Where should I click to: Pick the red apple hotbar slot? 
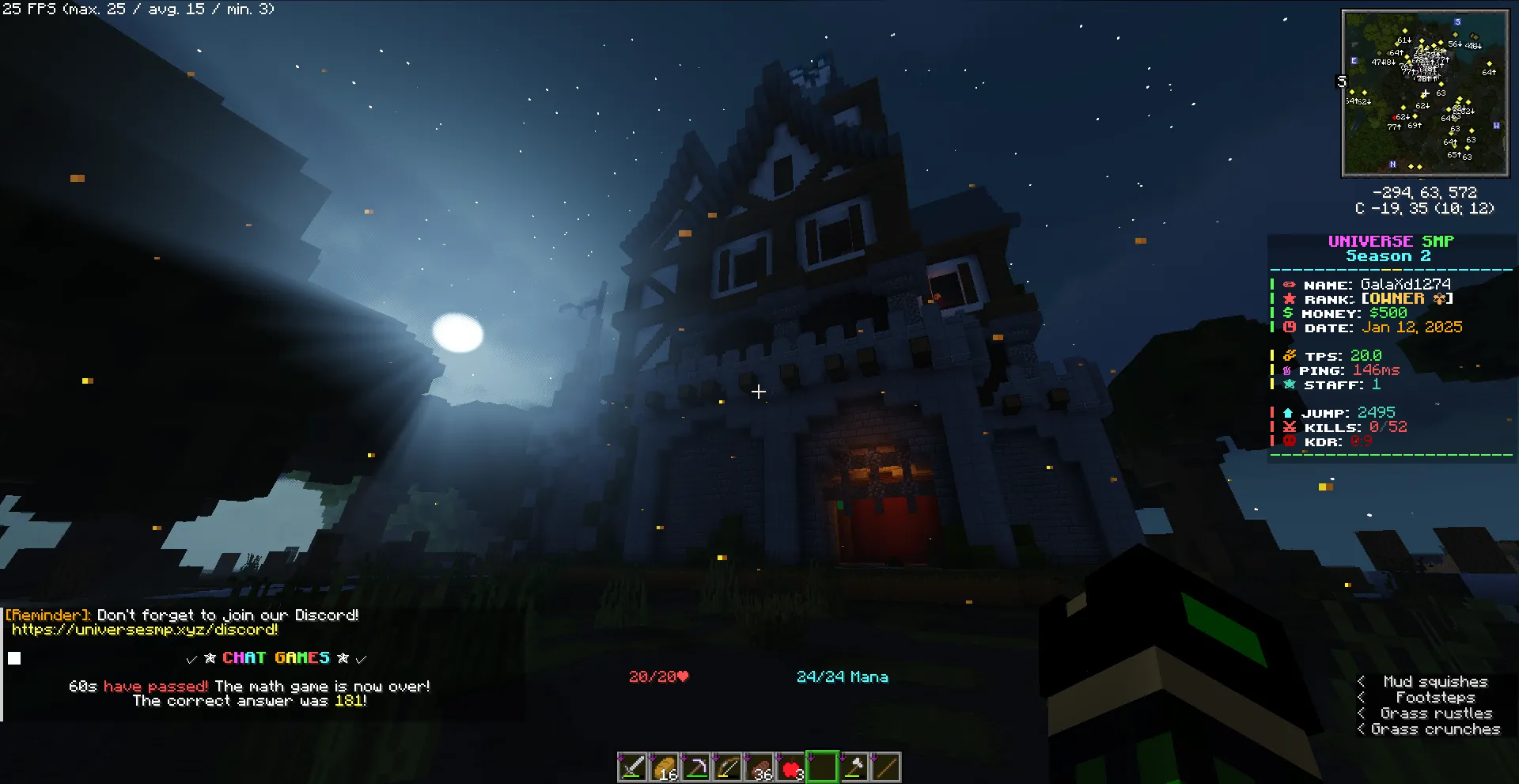[x=791, y=767]
